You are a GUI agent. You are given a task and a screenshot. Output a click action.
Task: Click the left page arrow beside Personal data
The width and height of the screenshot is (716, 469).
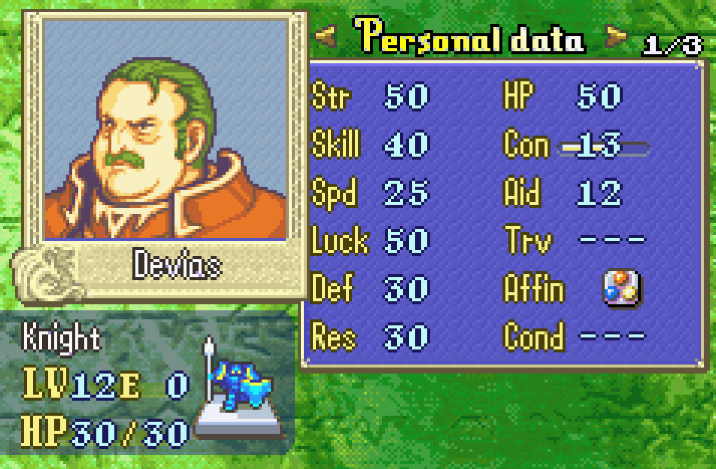point(325,40)
